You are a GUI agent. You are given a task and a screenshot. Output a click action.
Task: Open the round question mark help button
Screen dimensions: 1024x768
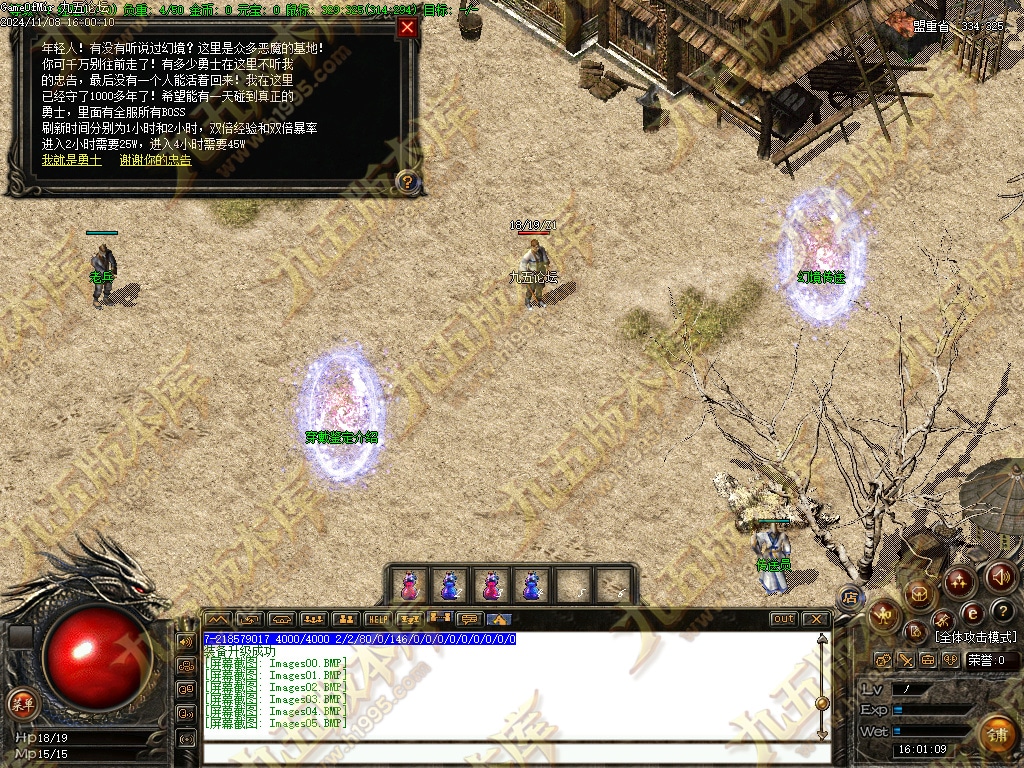1003,611
